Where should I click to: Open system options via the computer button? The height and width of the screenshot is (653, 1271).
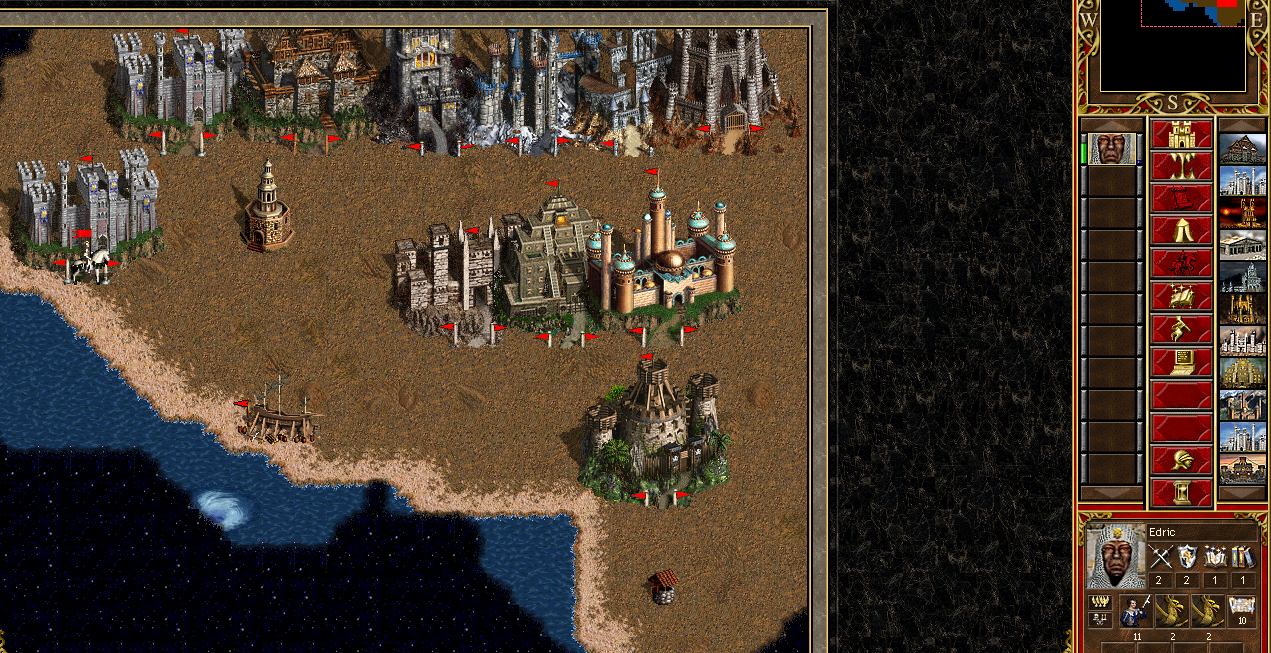1181,362
